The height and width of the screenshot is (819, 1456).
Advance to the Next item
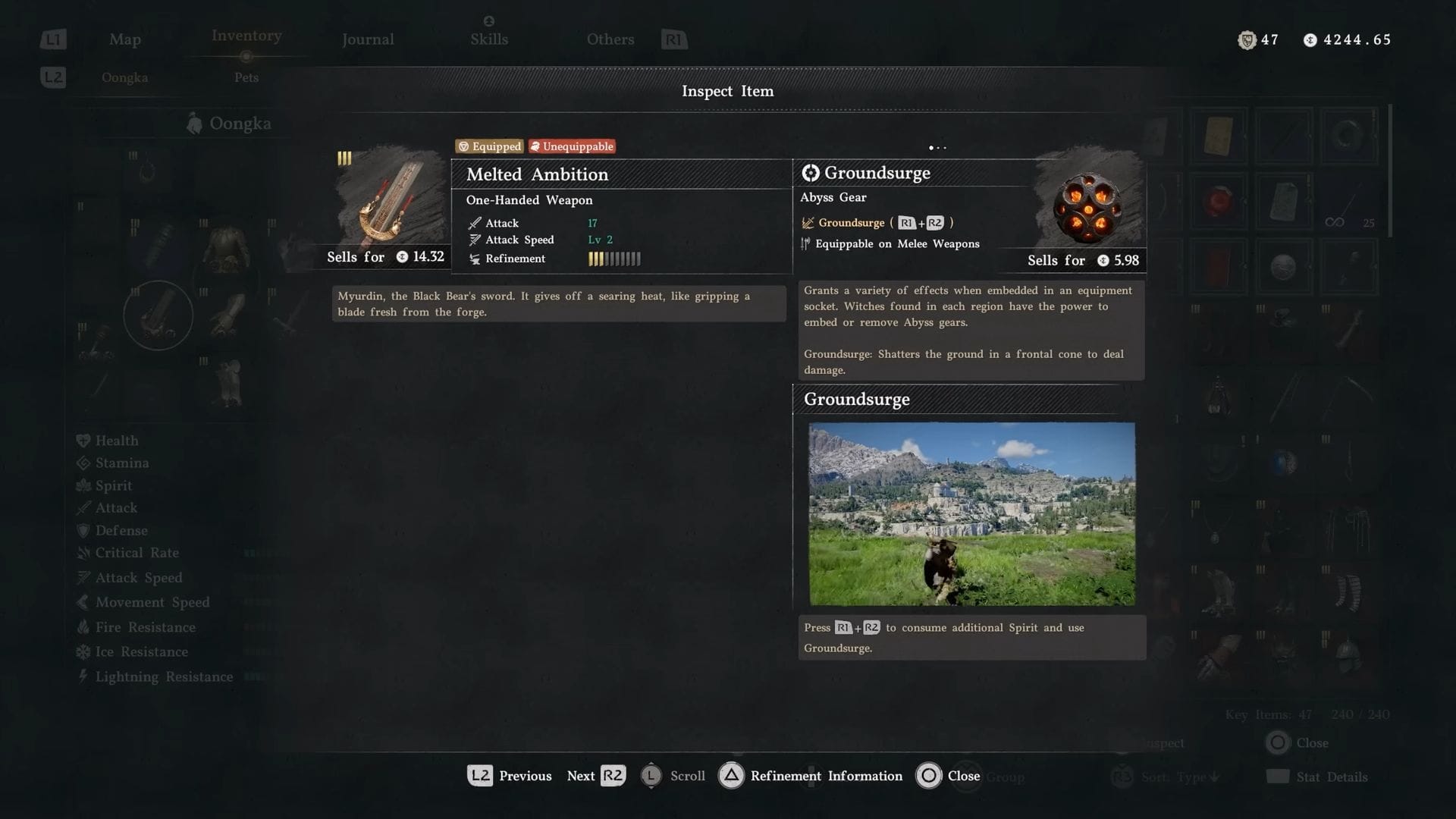click(x=596, y=776)
